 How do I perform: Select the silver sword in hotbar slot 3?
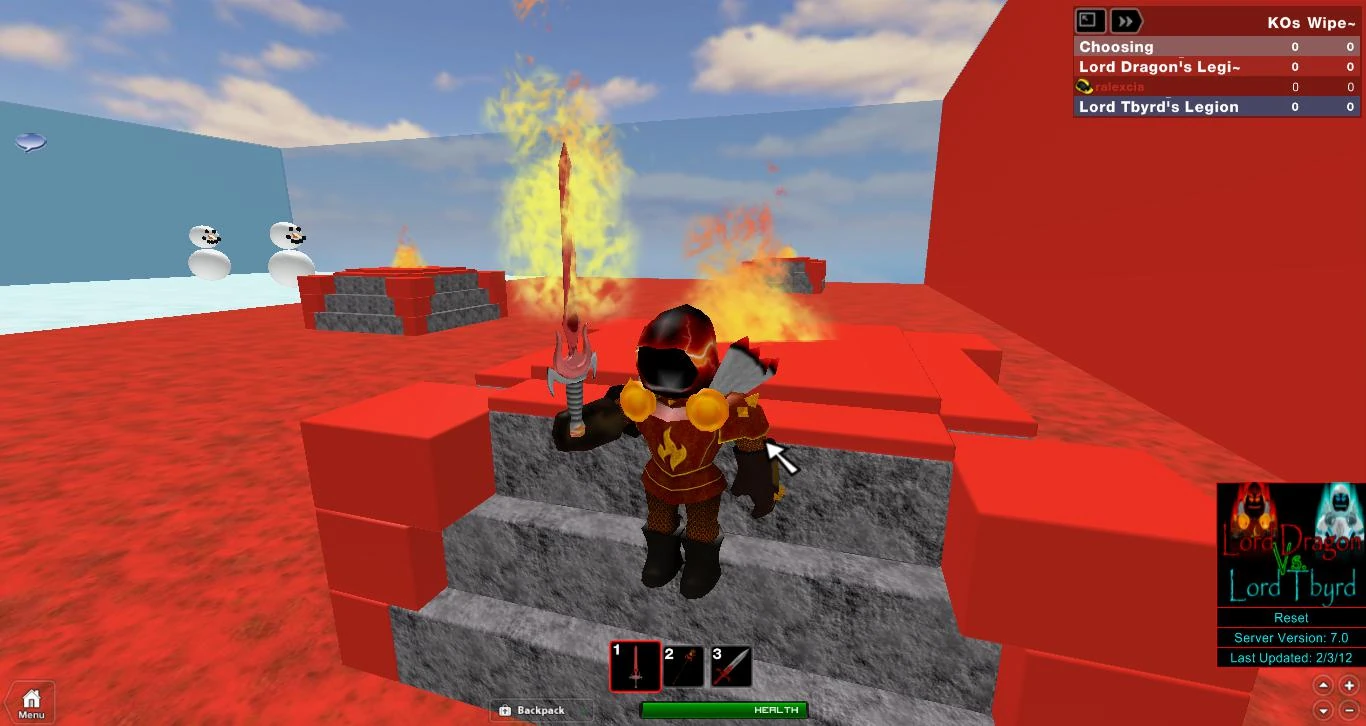(x=730, y=664)
